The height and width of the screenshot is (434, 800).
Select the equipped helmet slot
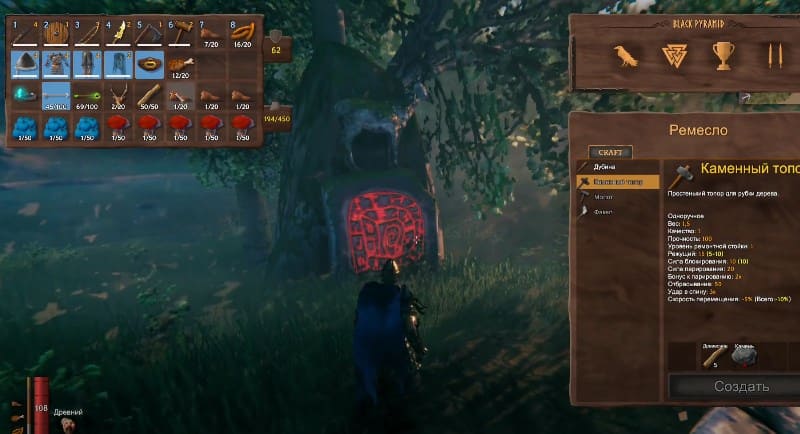pos(25,65)
